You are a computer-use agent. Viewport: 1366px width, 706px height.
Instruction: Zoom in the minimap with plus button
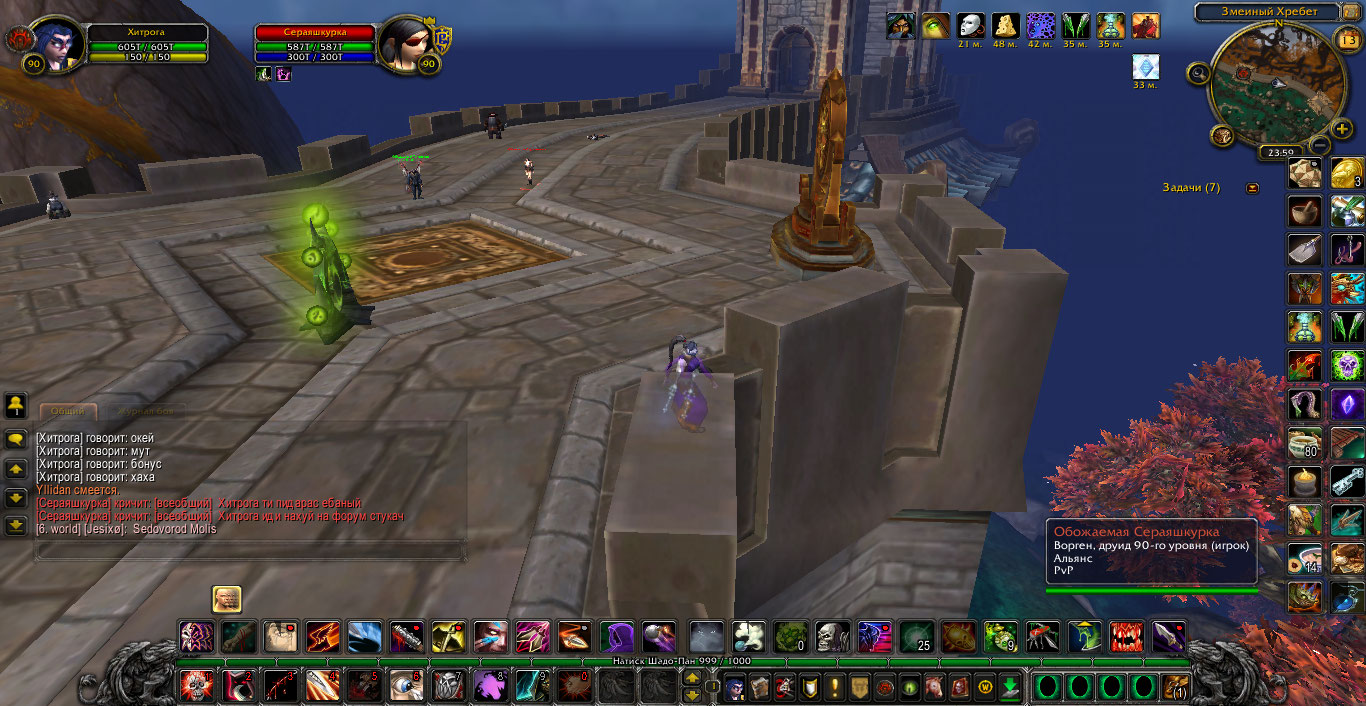(1342, 129)
